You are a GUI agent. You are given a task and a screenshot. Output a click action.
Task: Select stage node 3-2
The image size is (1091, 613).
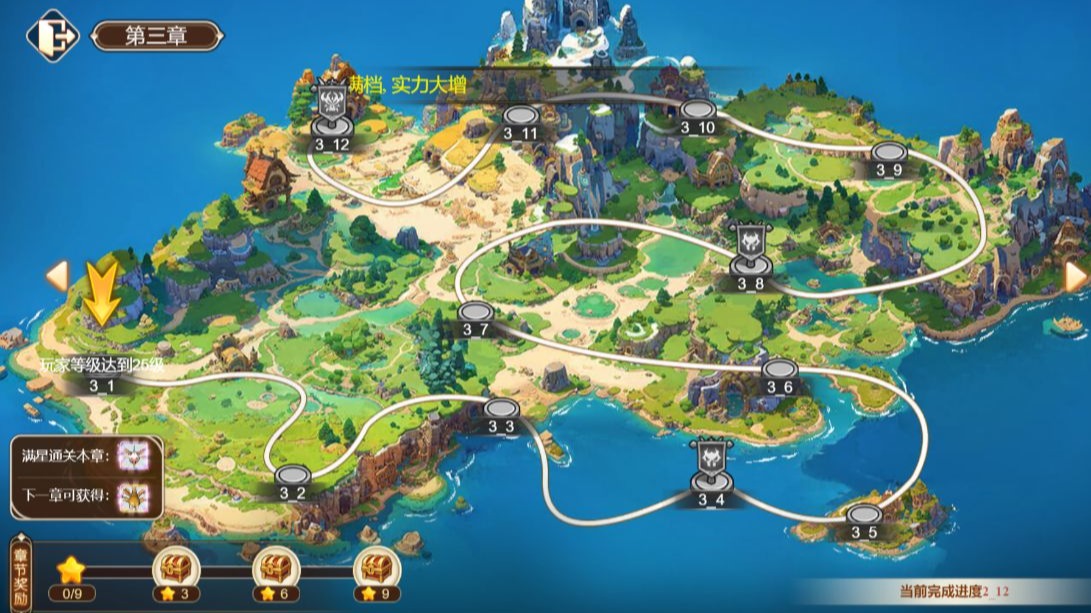pyautogui.click(x=291, y=476)
